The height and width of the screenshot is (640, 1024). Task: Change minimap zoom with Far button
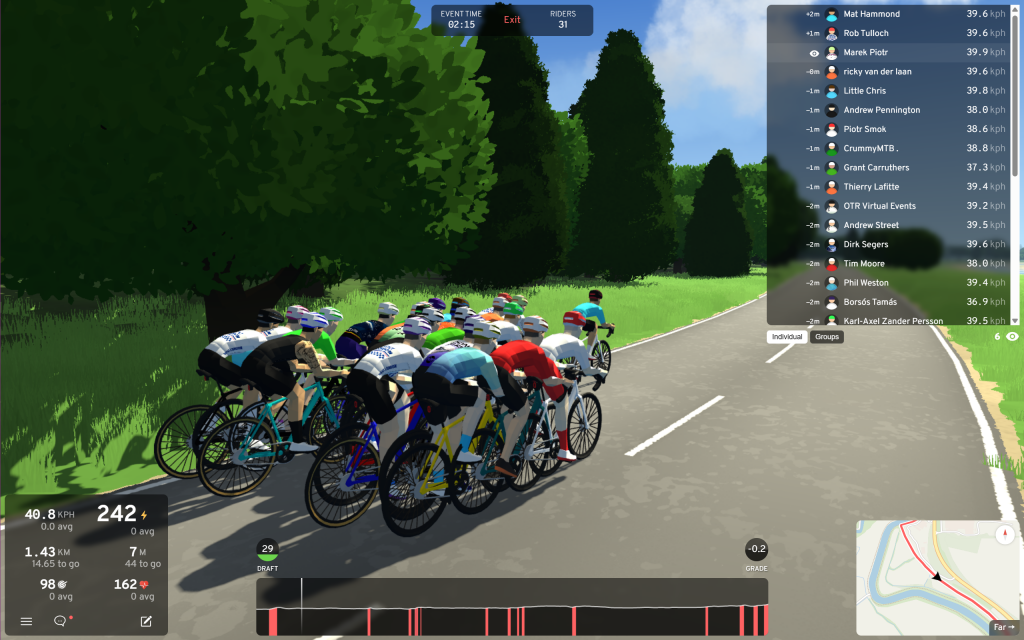[x=1003, y=627]
